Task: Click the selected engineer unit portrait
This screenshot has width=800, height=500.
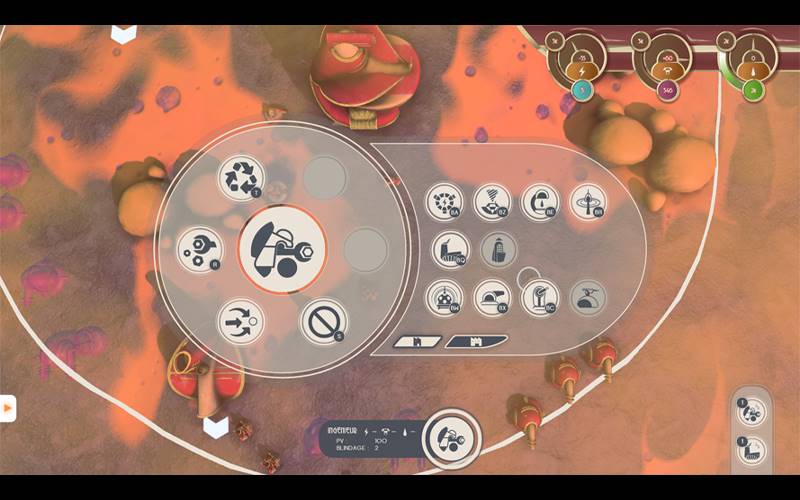Action: pos(452,437)
